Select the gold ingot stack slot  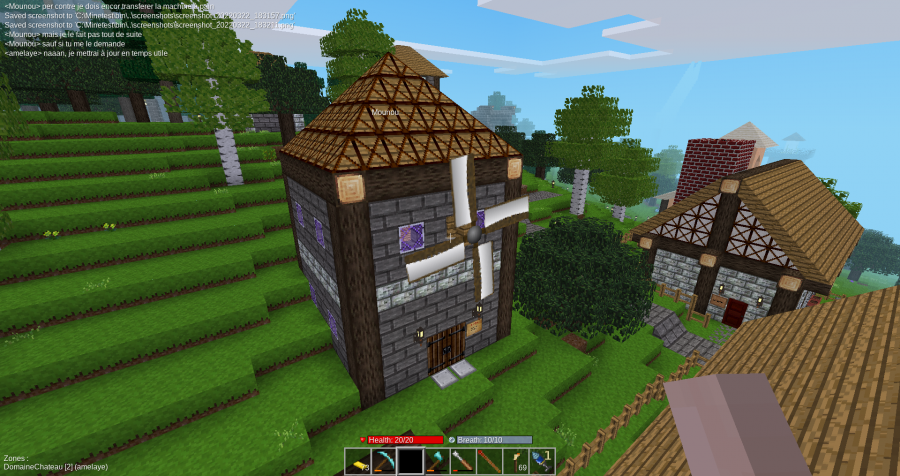coord(358,461)
